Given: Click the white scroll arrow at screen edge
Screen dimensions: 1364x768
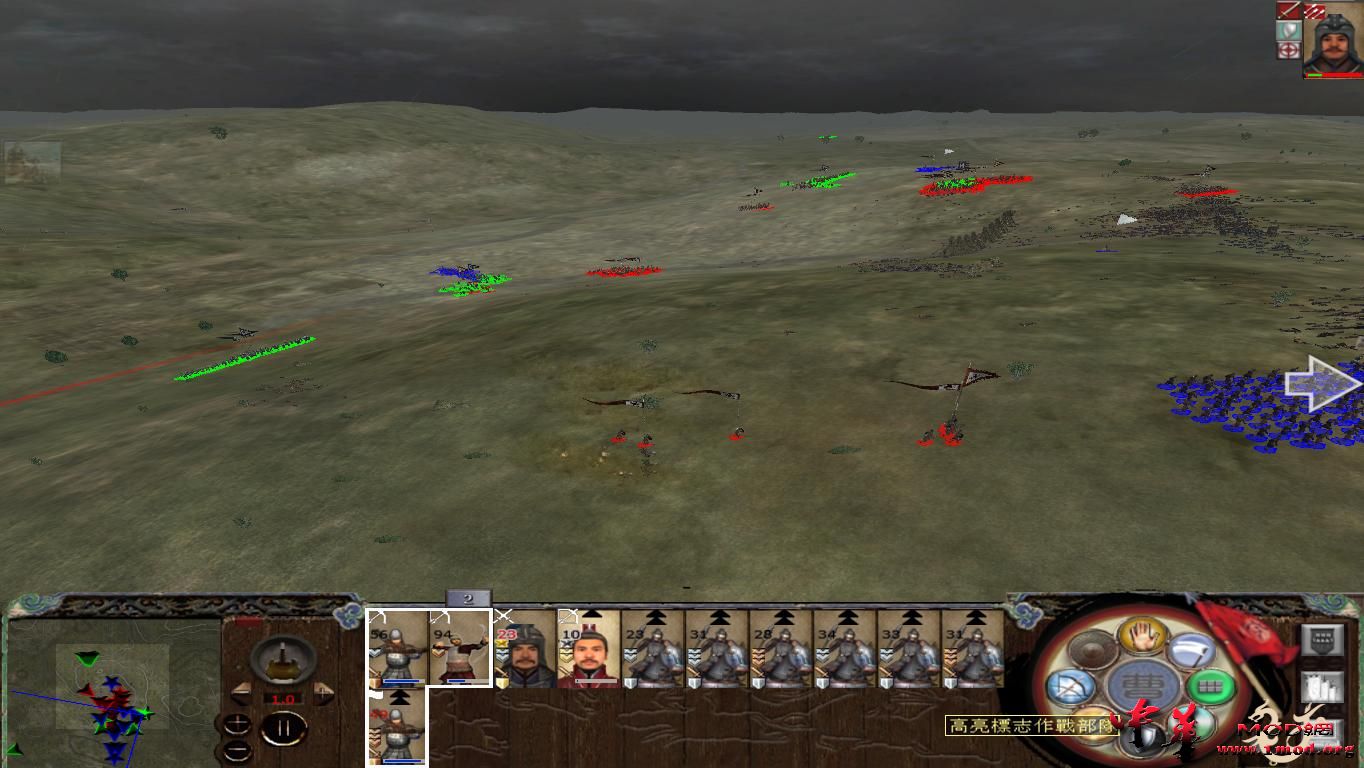Looking at the screenshot, I should coord(1320,383).
